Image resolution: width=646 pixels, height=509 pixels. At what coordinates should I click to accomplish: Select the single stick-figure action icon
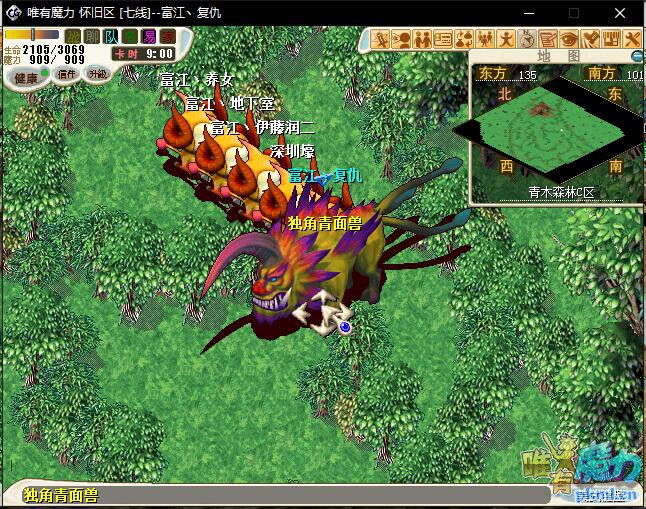[507, 39]
